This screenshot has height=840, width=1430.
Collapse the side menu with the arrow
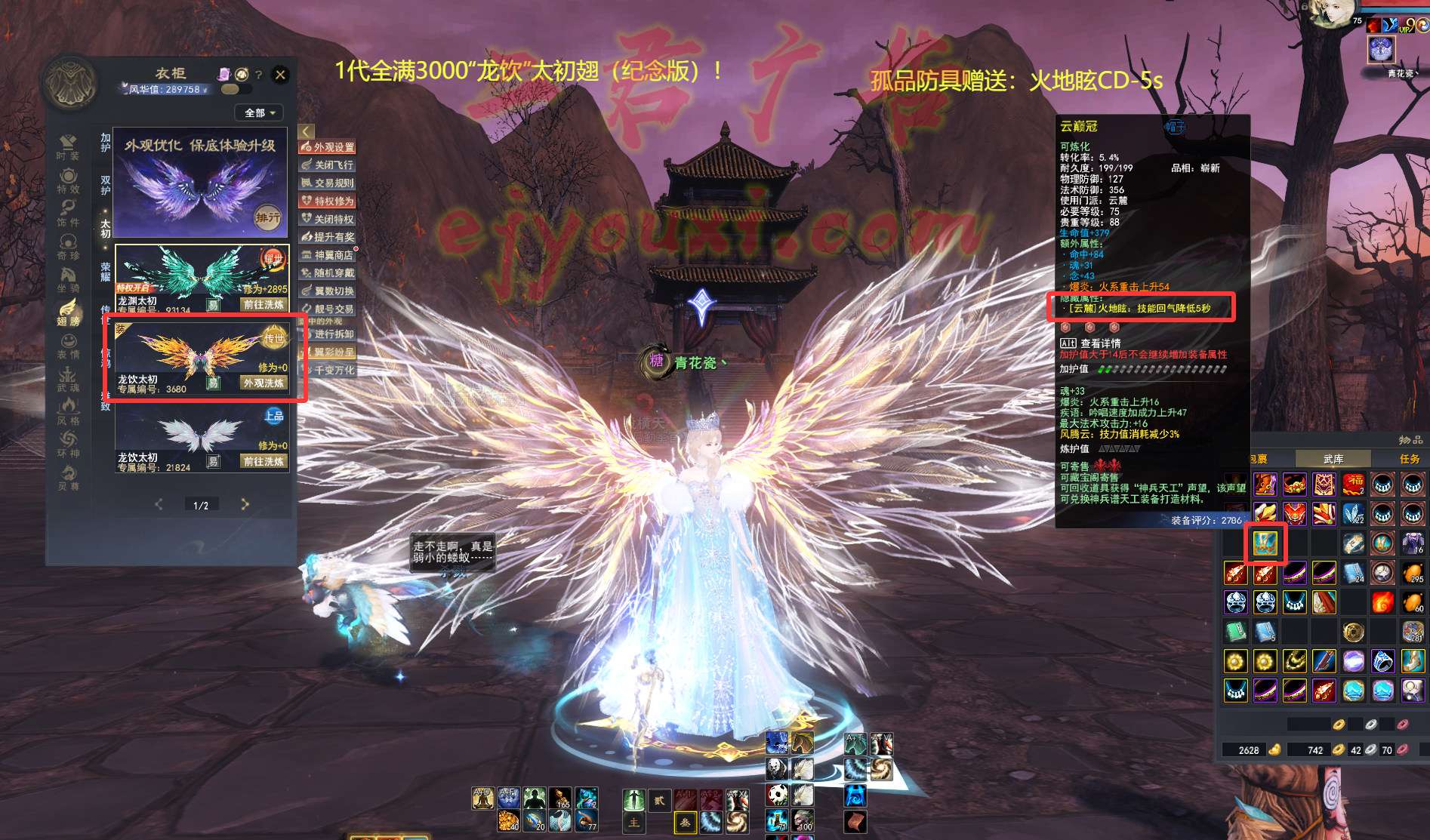click(306, 132)
